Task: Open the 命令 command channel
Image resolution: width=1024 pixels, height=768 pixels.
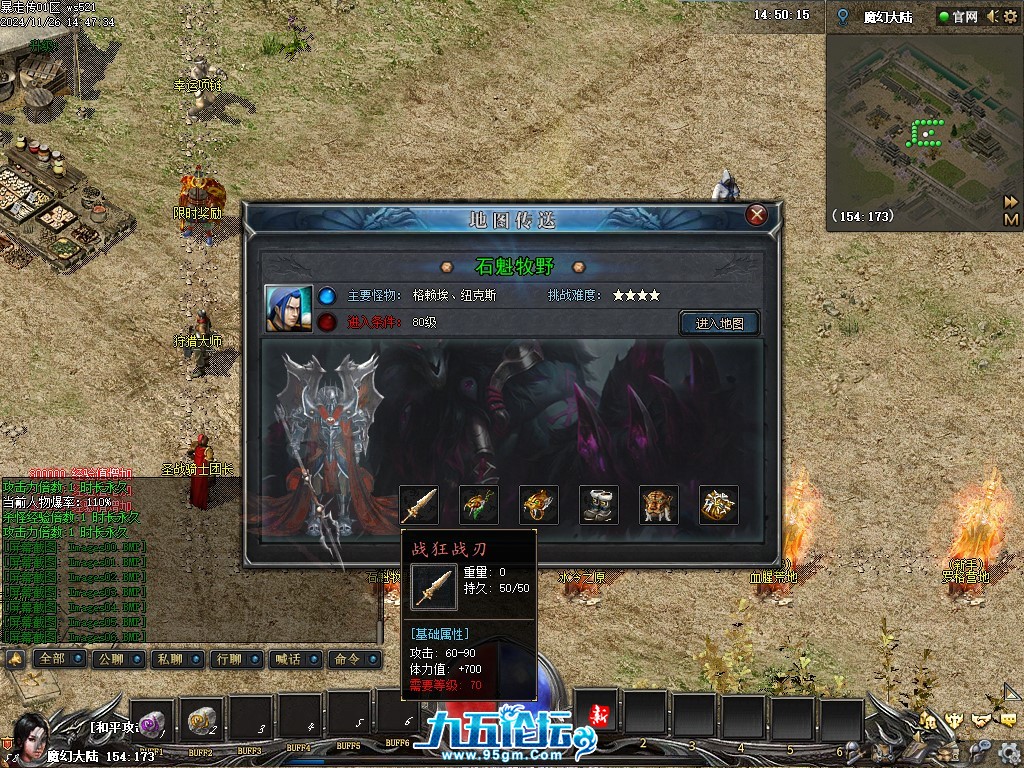Action: click(x=350, y=659)
